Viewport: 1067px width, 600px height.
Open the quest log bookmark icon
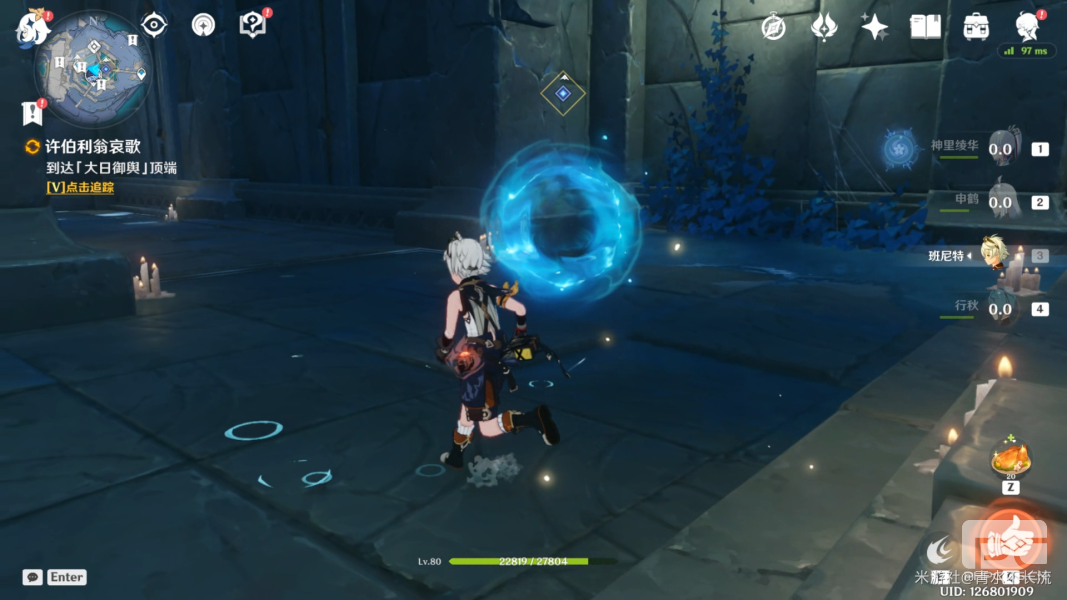[32, 112]
